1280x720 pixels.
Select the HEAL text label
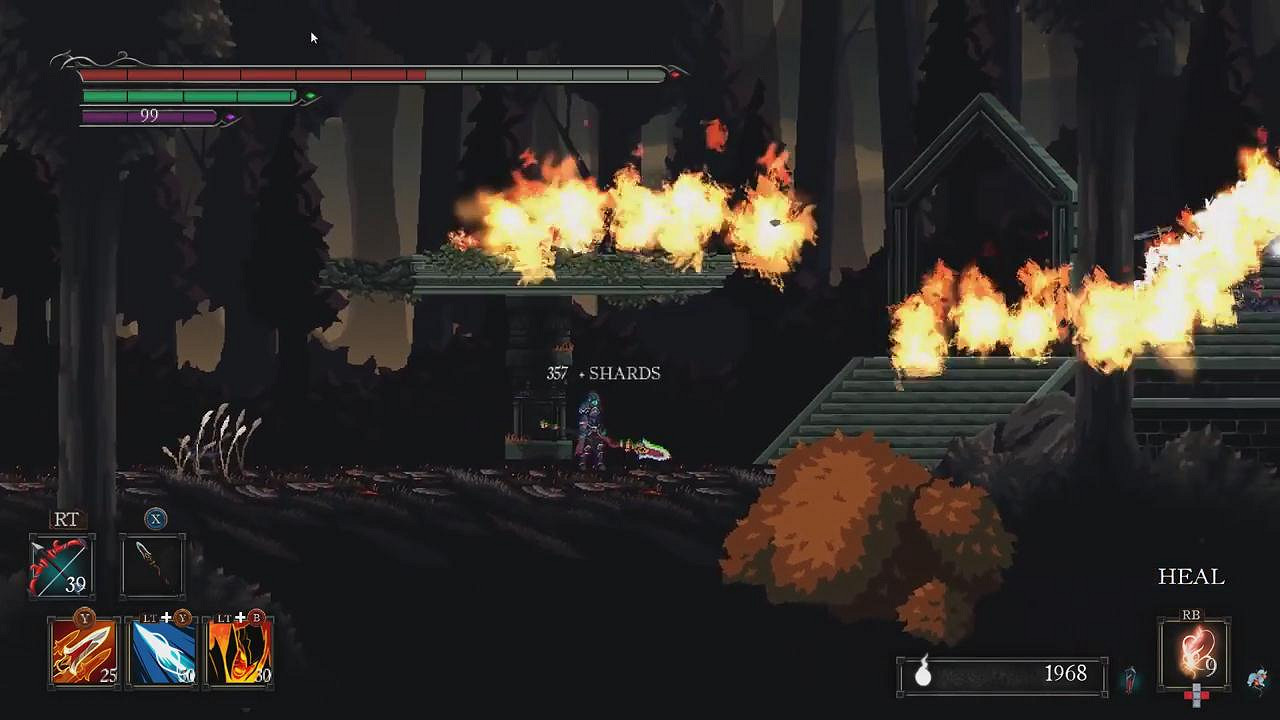1191,577
